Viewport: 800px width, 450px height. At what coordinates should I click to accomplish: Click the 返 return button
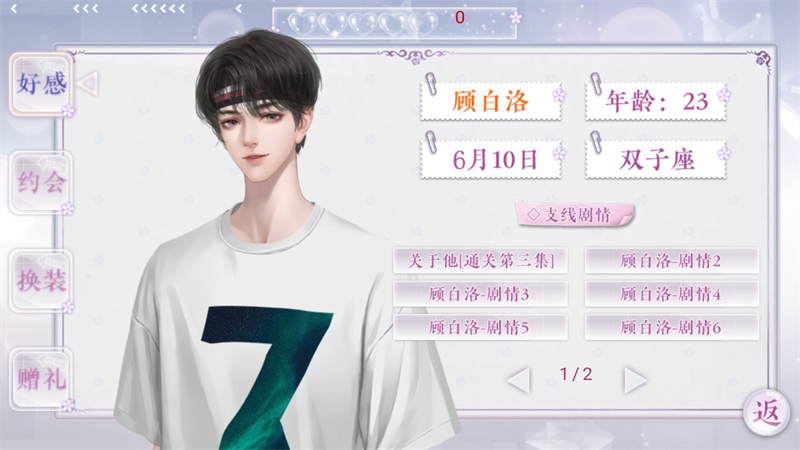(767, 410)
